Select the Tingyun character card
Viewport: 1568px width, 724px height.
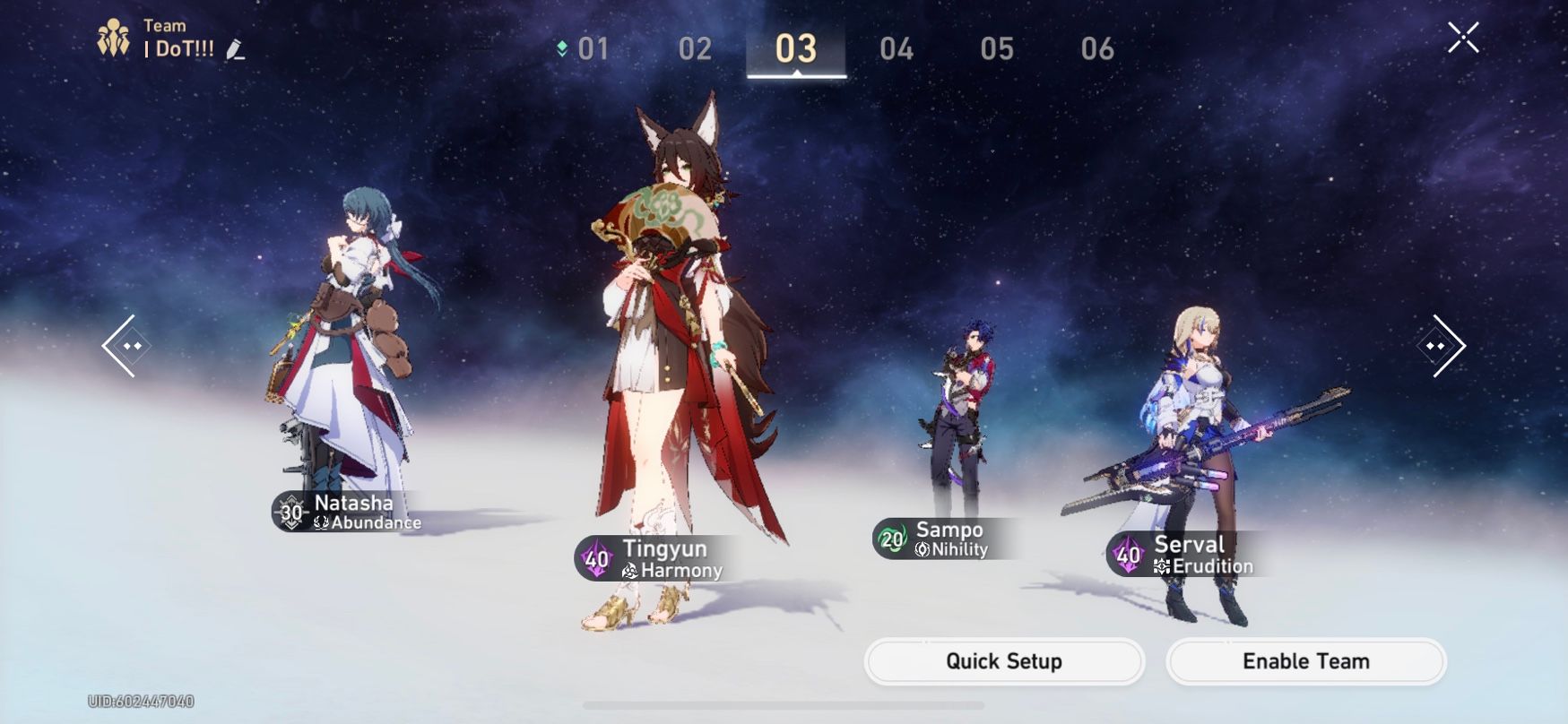coord(663,558)
